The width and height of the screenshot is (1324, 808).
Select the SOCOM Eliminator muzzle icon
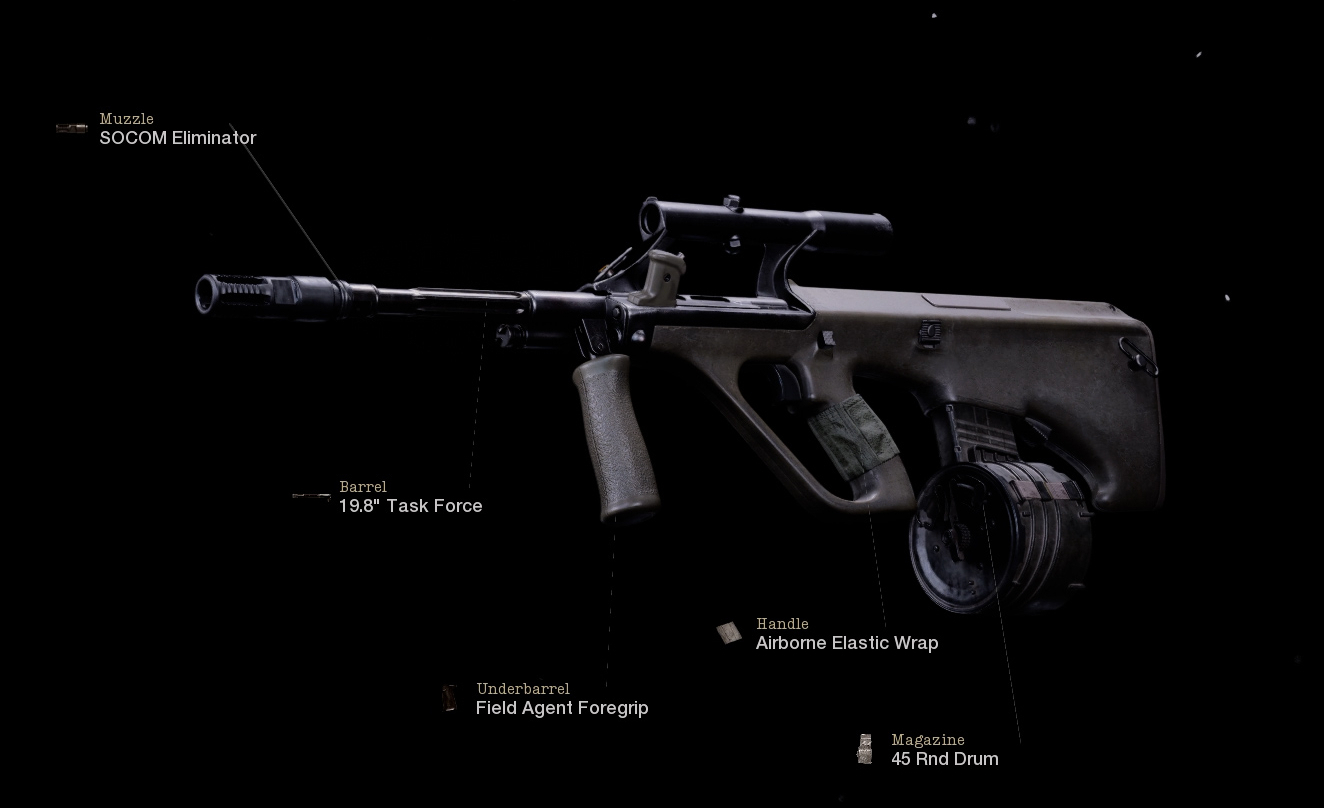71,127
